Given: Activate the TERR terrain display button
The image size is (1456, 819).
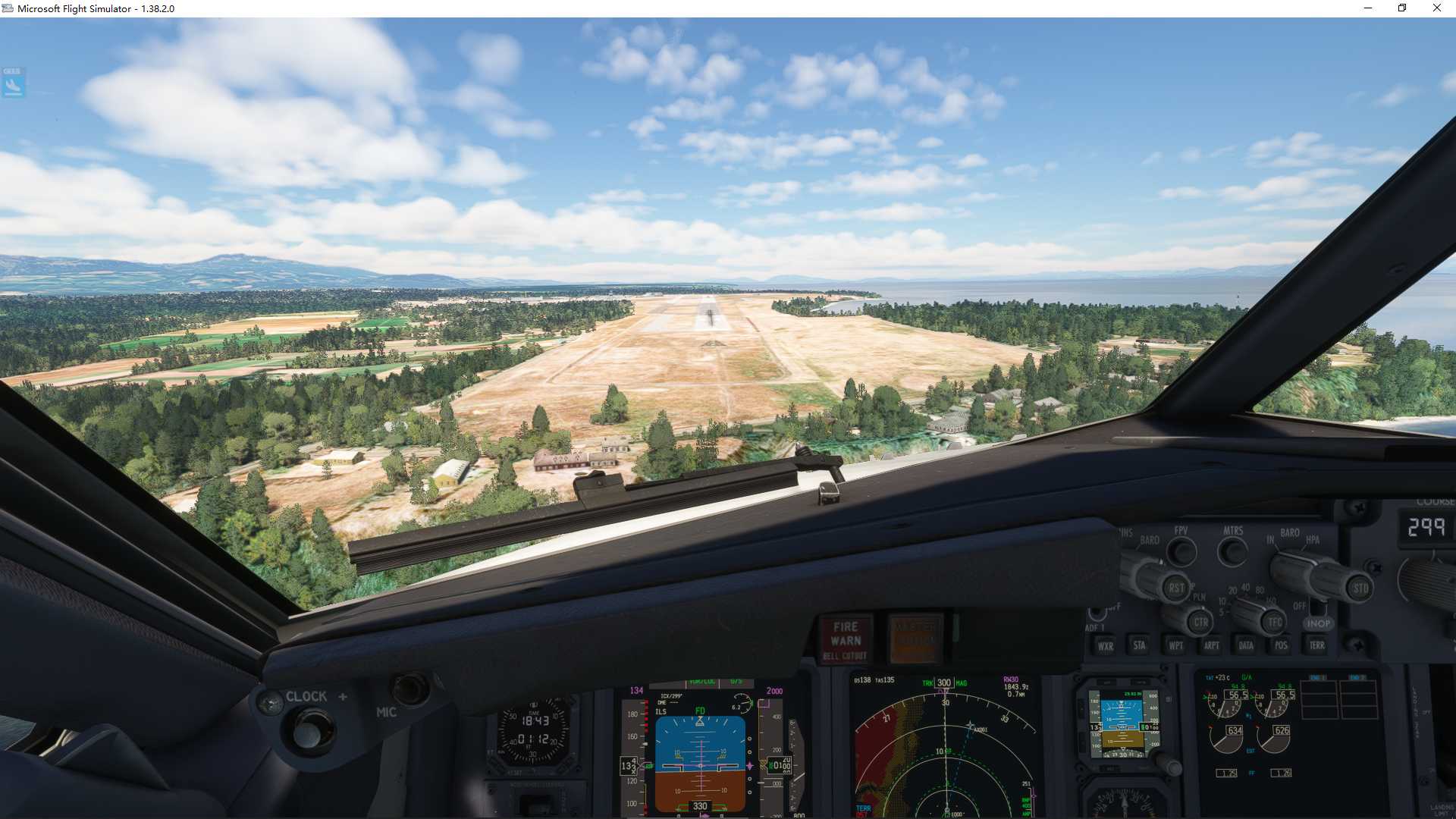Looking at the screenshot, I should point(1318,645).
